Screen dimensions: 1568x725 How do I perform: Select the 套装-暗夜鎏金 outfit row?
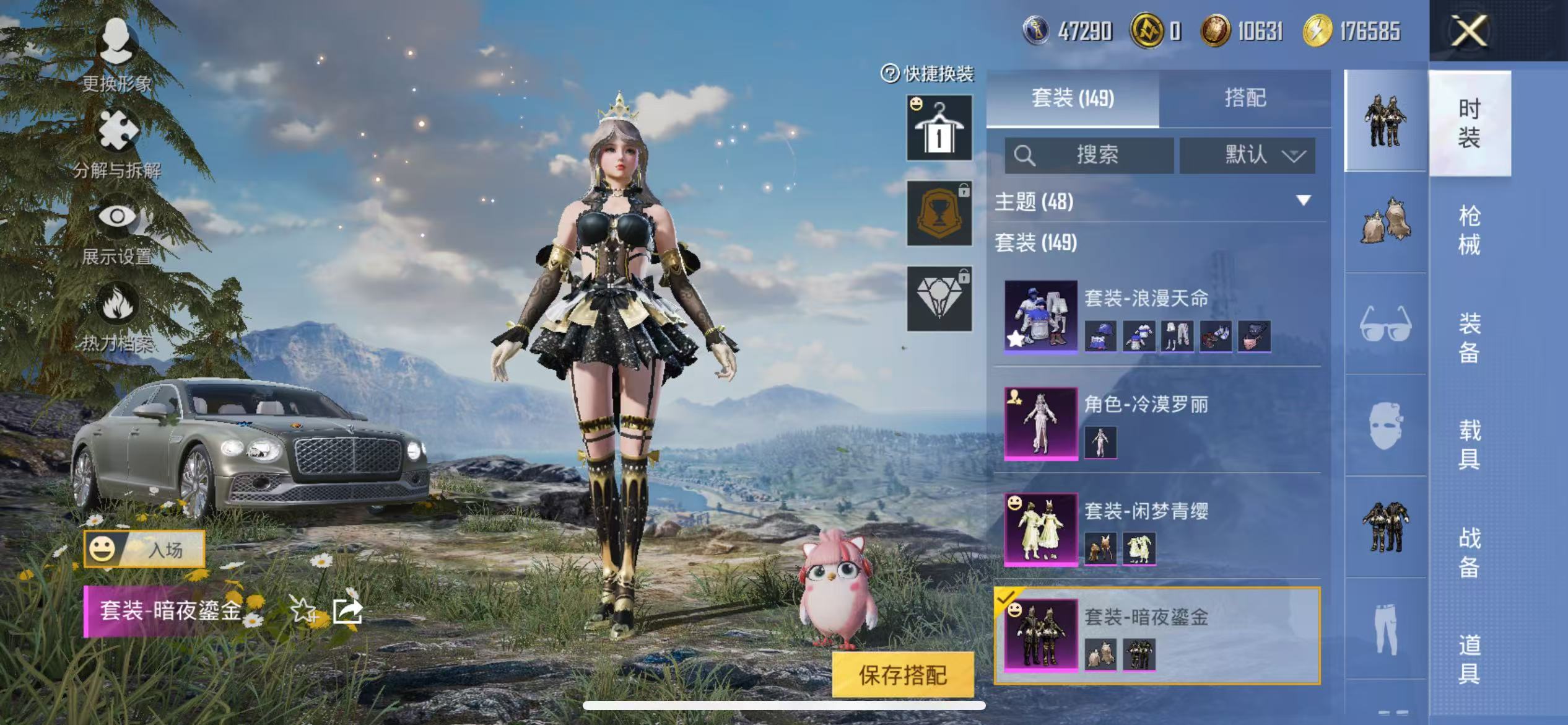click(x=1157, y=635)
